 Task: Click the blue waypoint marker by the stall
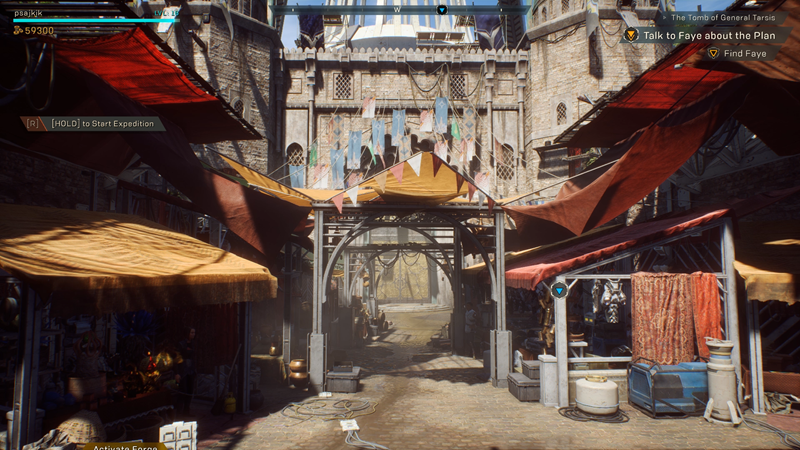(559, 290)
